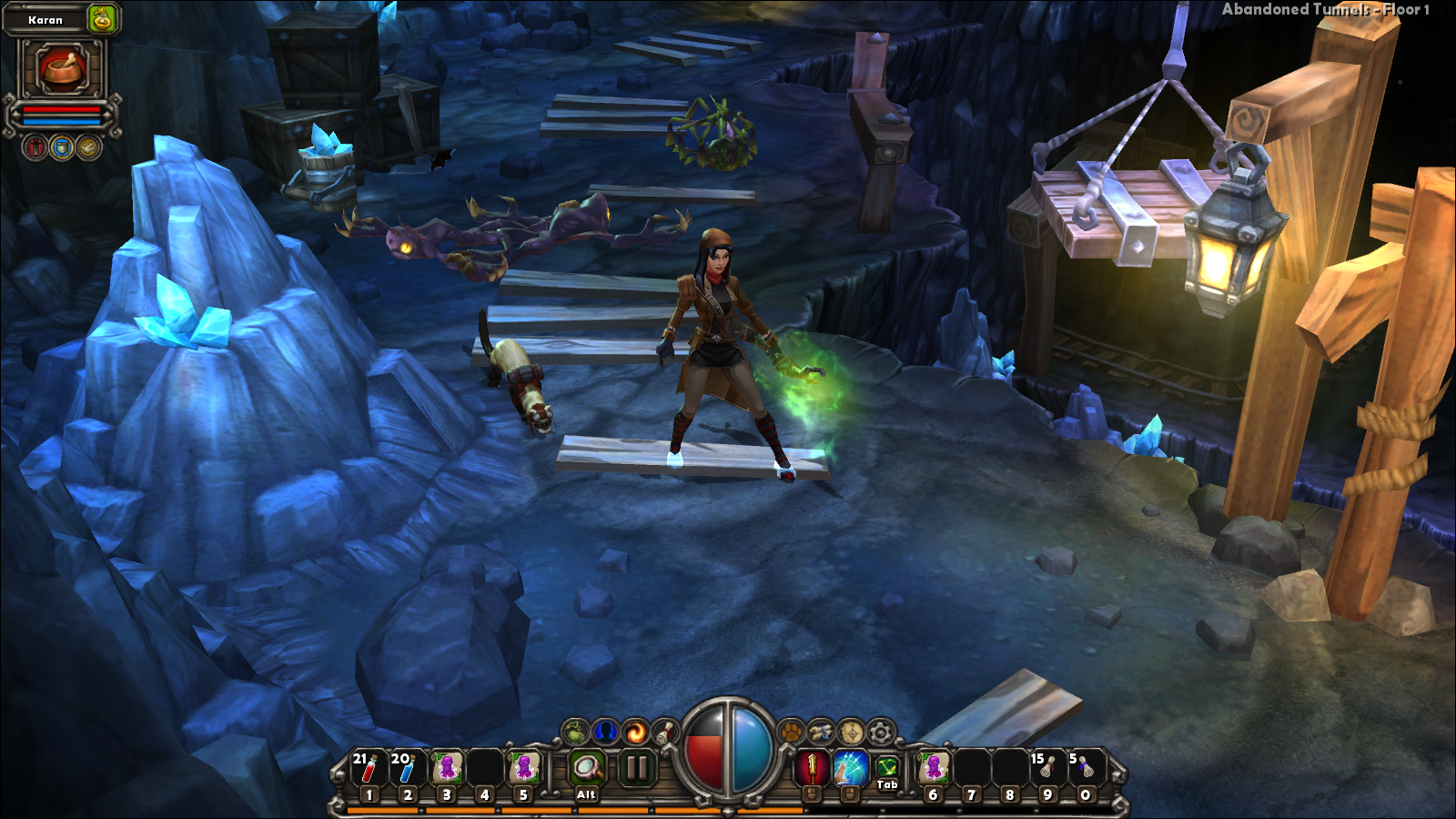
Task: Select the purple scroll in hotbar slot 3
Action: [446, 769]
